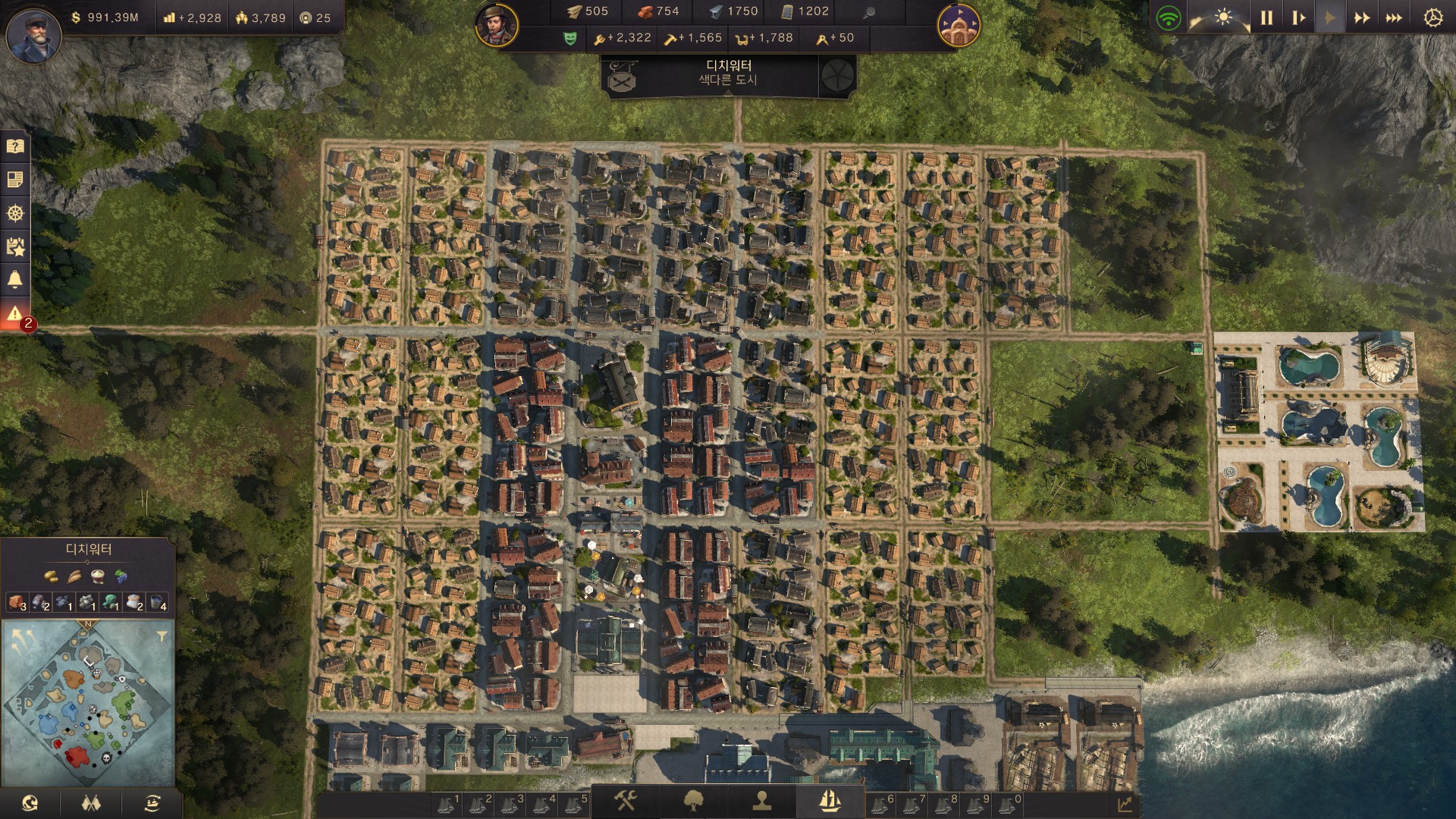Set game speed to double fast-forward

1362,17
